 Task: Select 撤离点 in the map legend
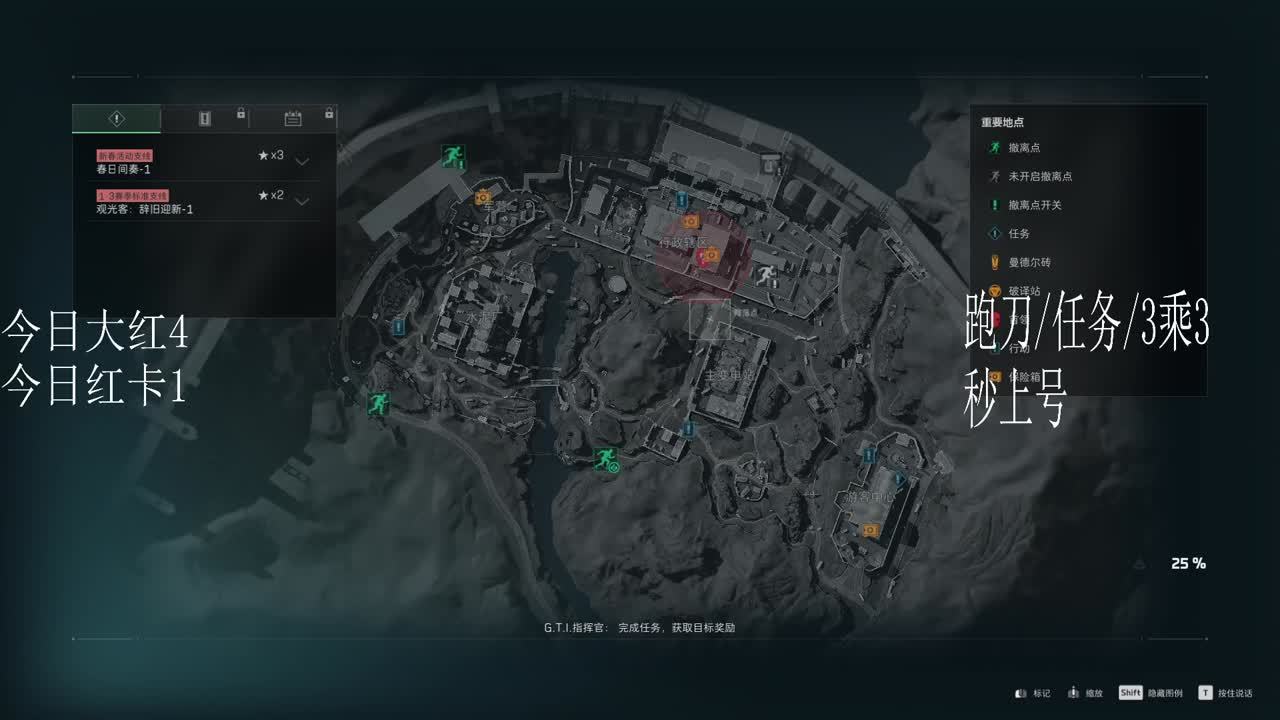tap(1024, 148)
